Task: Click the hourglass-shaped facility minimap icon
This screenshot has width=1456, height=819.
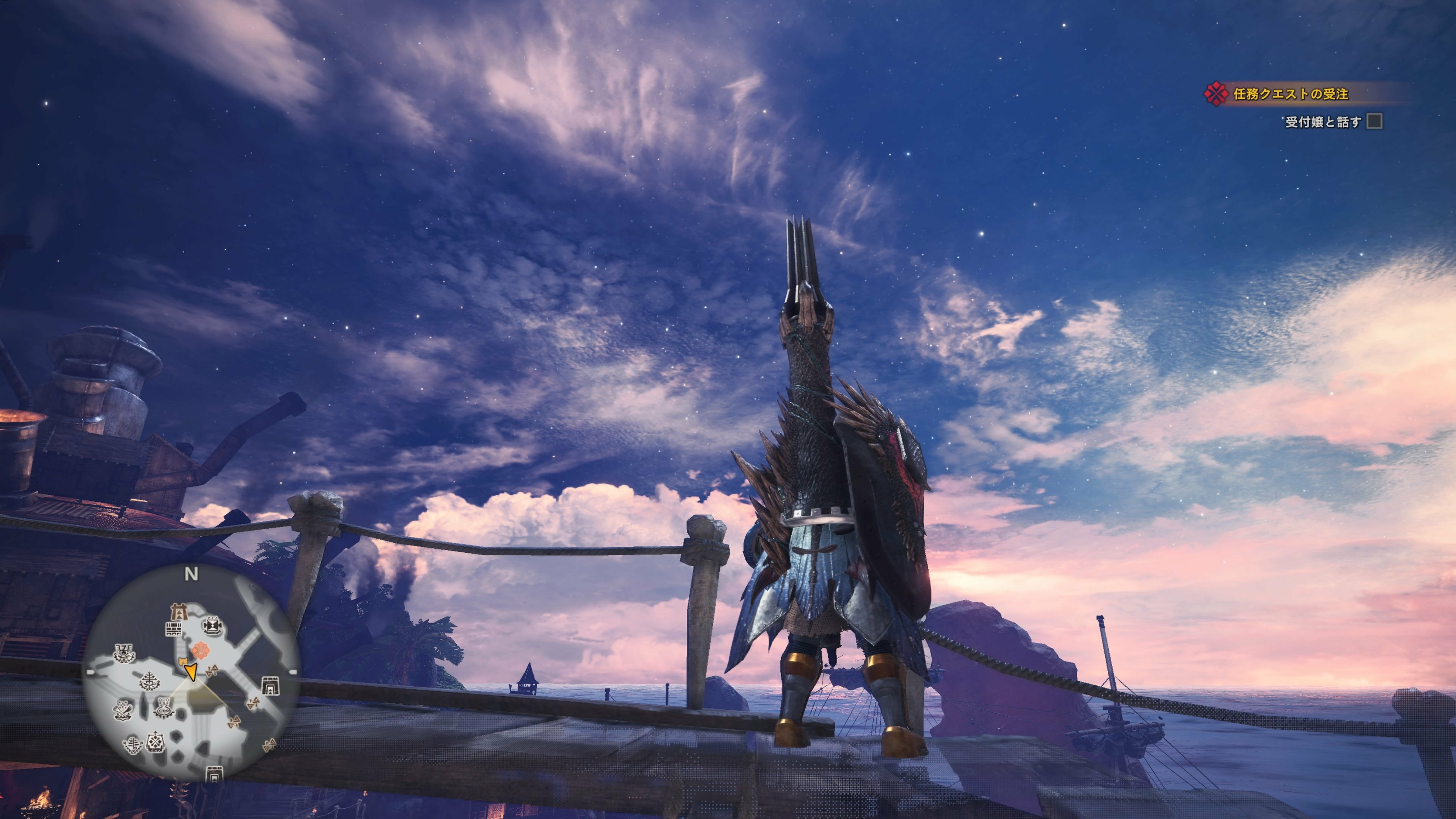Action: pos(213,624)
